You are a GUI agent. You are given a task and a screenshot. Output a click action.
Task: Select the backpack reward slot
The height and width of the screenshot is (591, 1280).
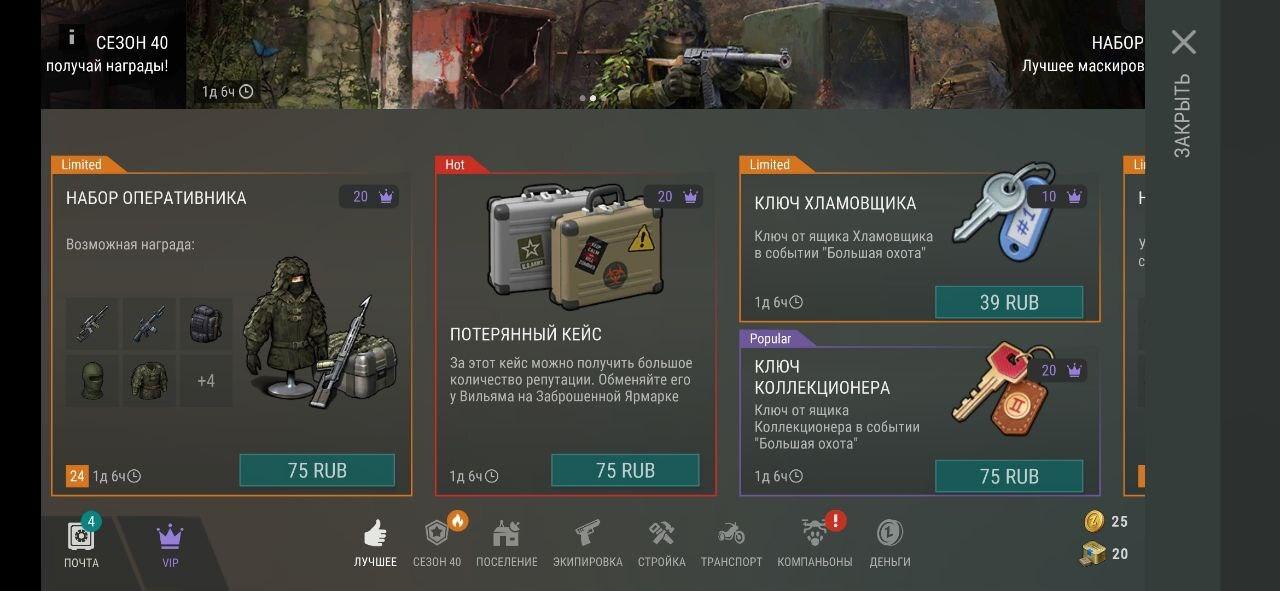206,324
